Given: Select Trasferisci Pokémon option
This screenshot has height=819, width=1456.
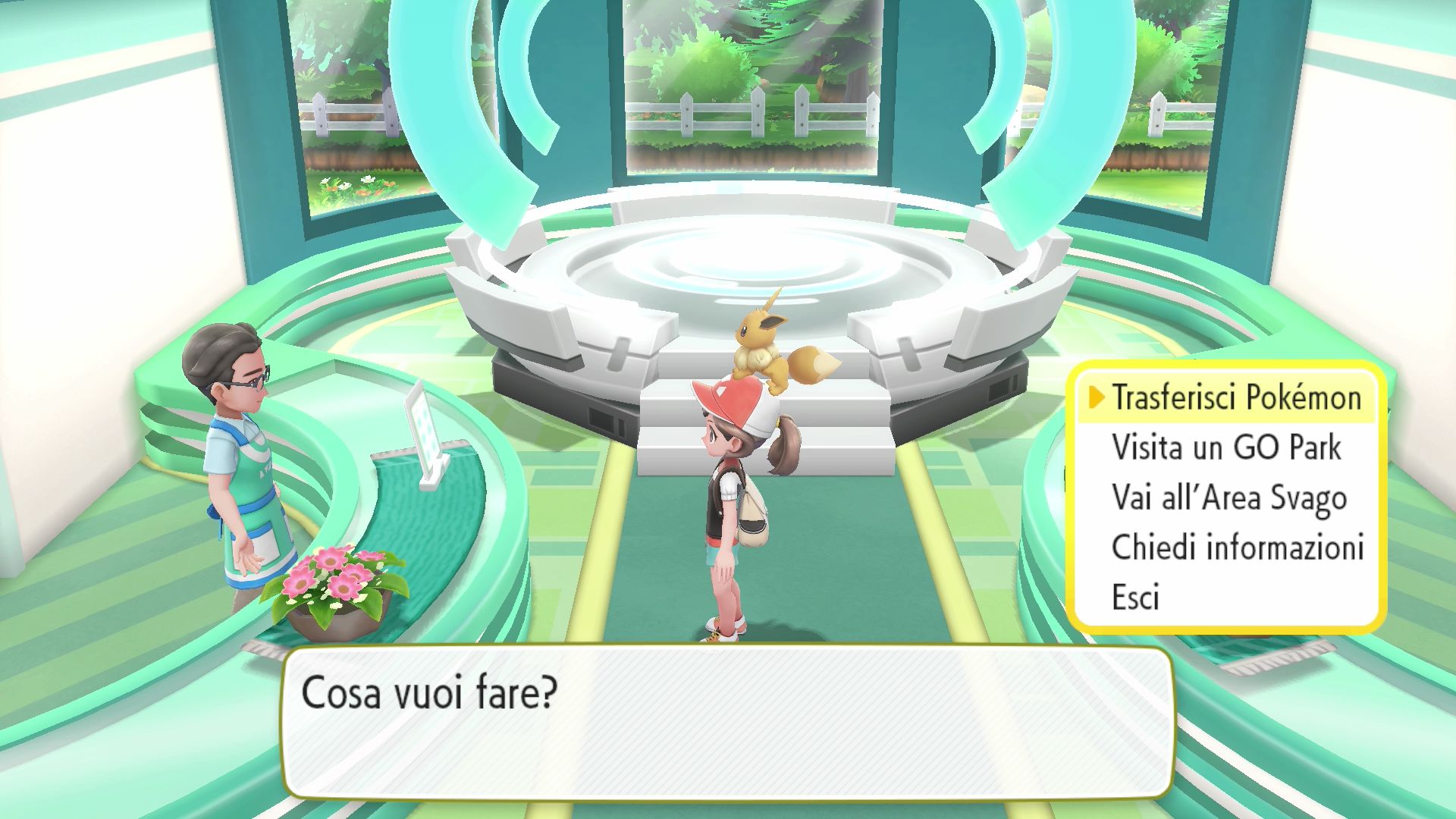Looking at the screenshot, I should 1236,398.
